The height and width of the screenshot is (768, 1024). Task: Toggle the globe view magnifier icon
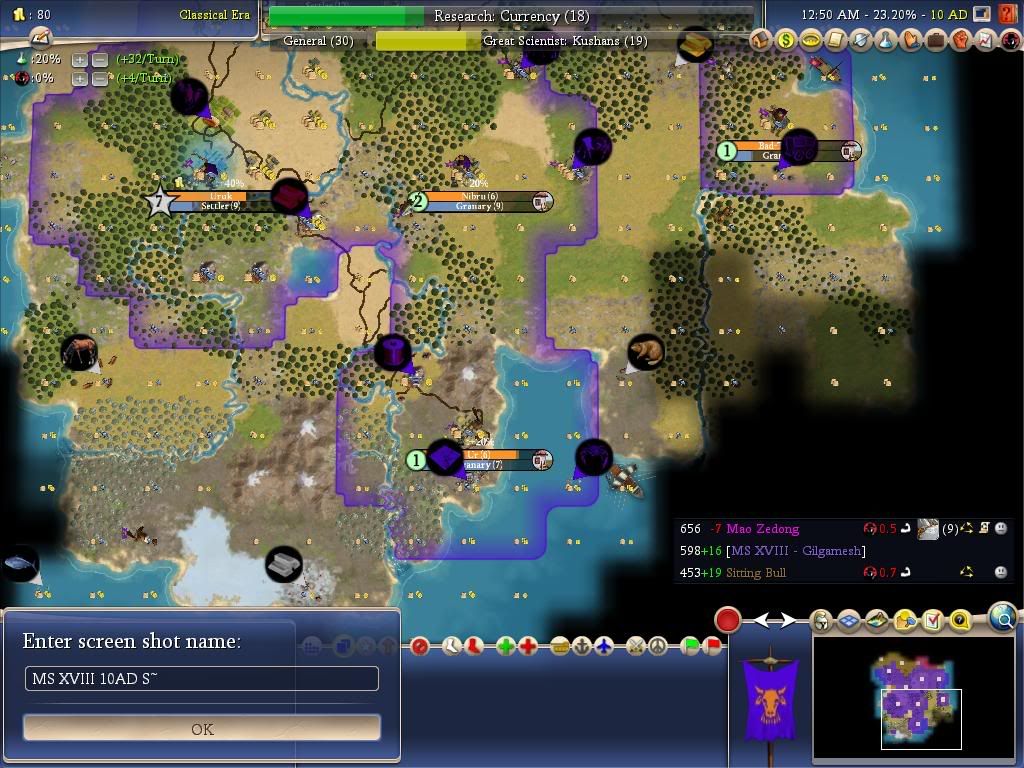tap(1003, 618)
